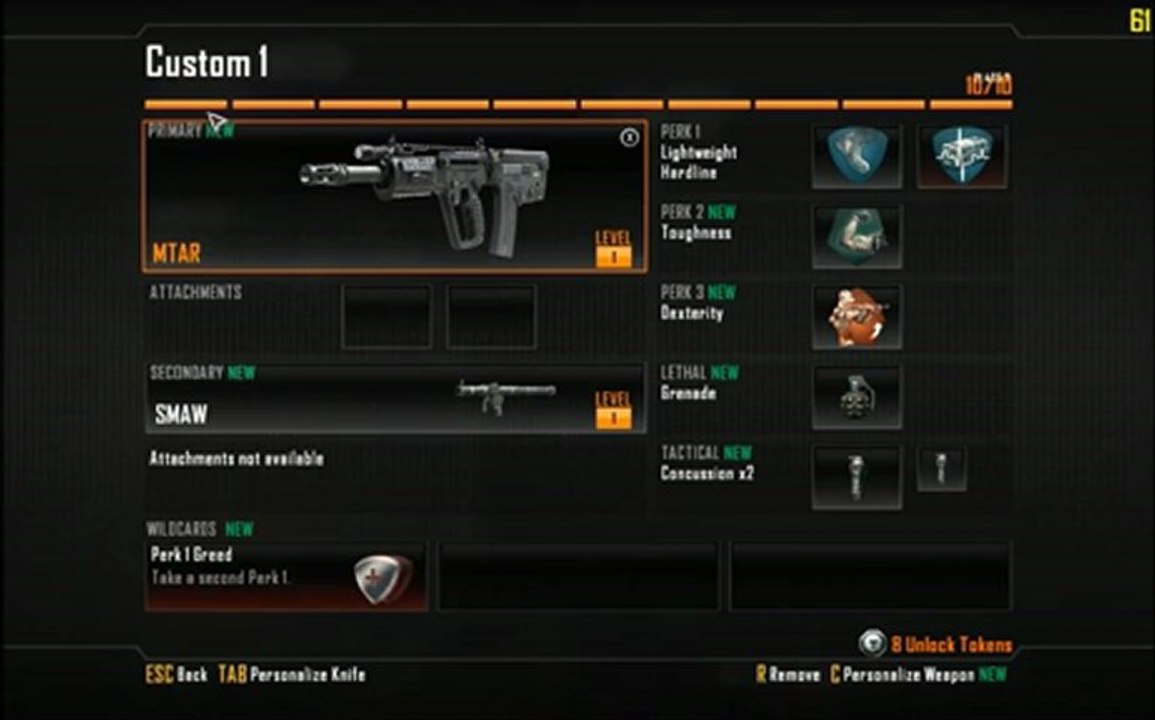Choose the SMAW secondary weapon slot
The width and height of the screenshot is (1155, 720).
[x=394, y=398]
